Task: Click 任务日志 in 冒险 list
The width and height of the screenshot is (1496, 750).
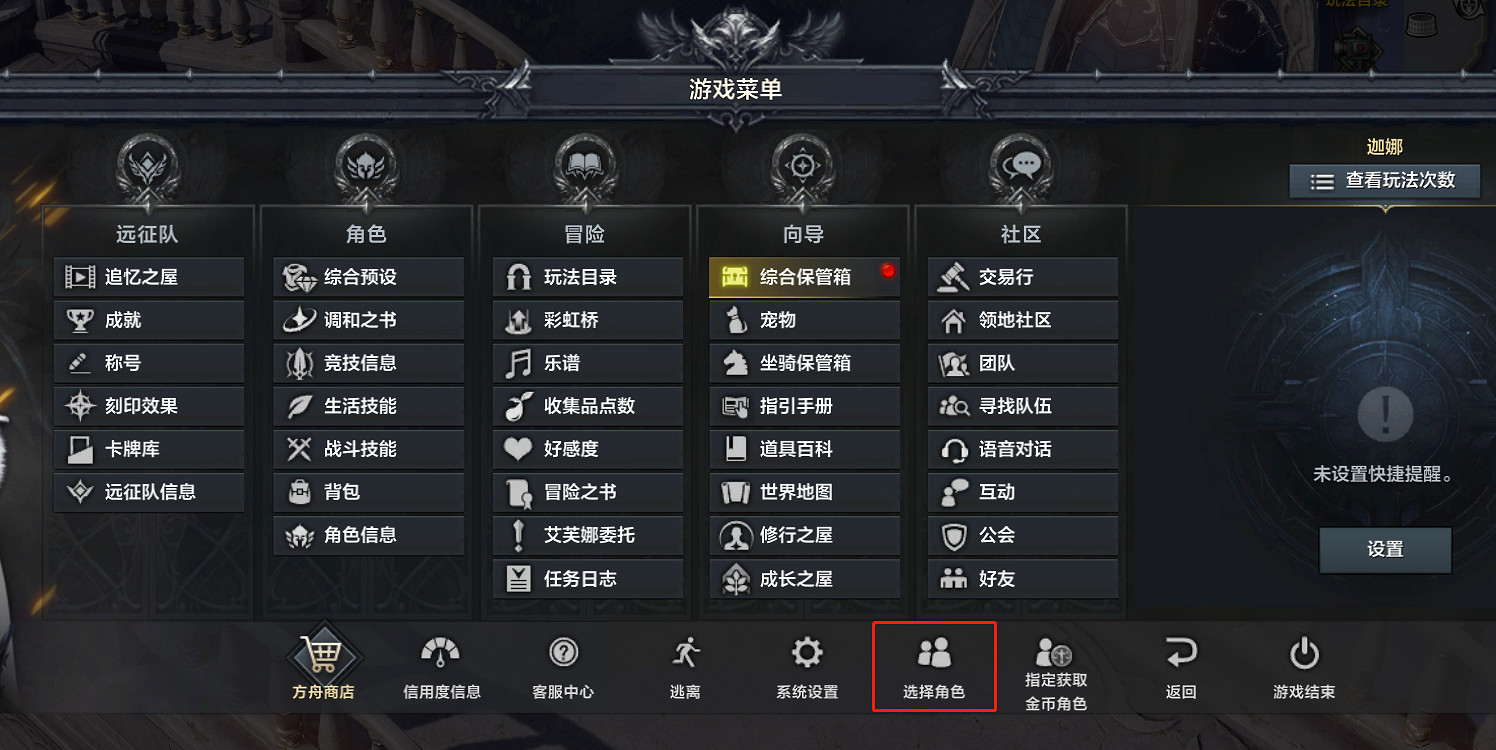Action: [x=587, y=578]
